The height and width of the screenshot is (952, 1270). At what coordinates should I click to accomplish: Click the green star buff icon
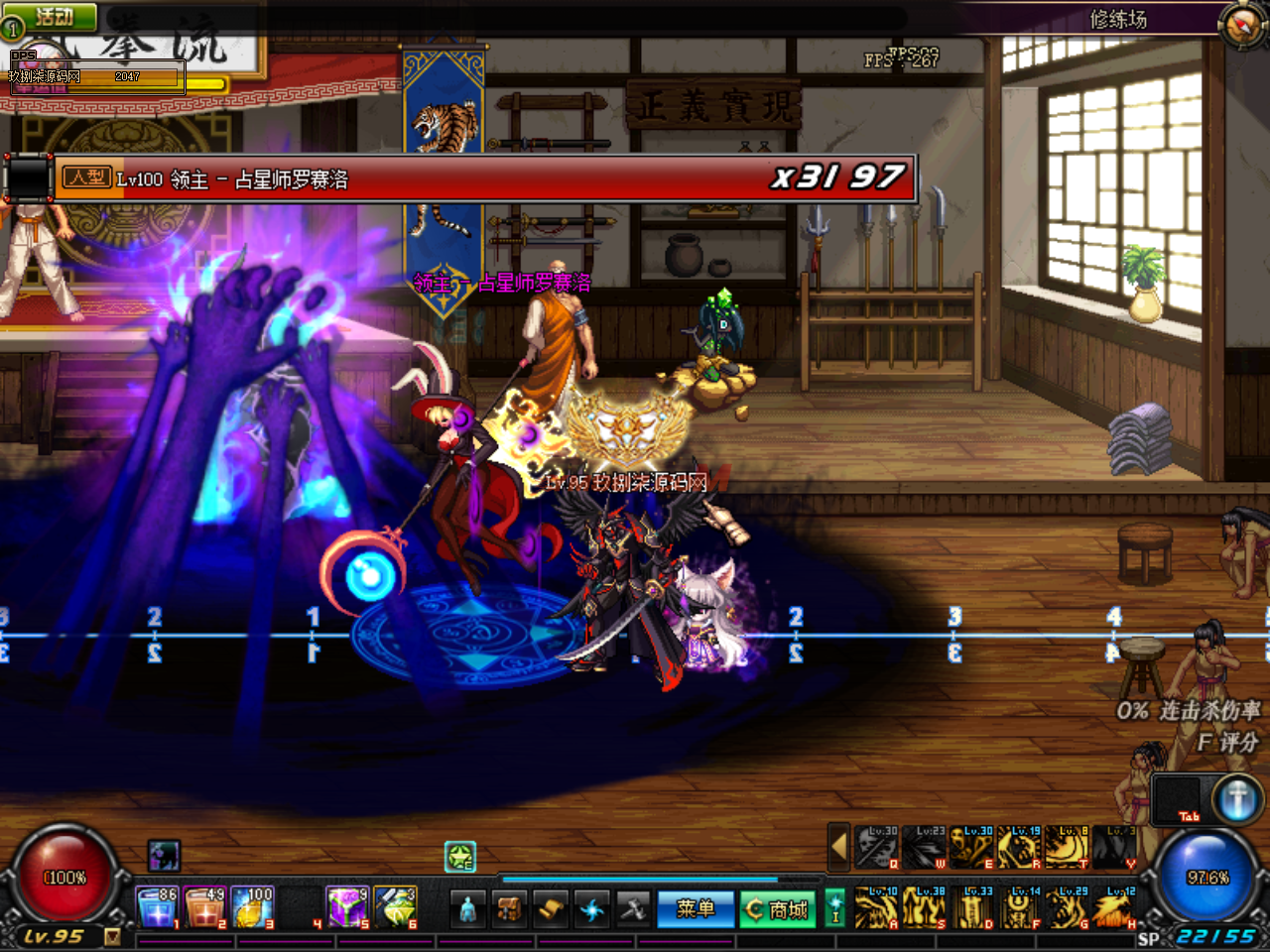pos(460,857)
